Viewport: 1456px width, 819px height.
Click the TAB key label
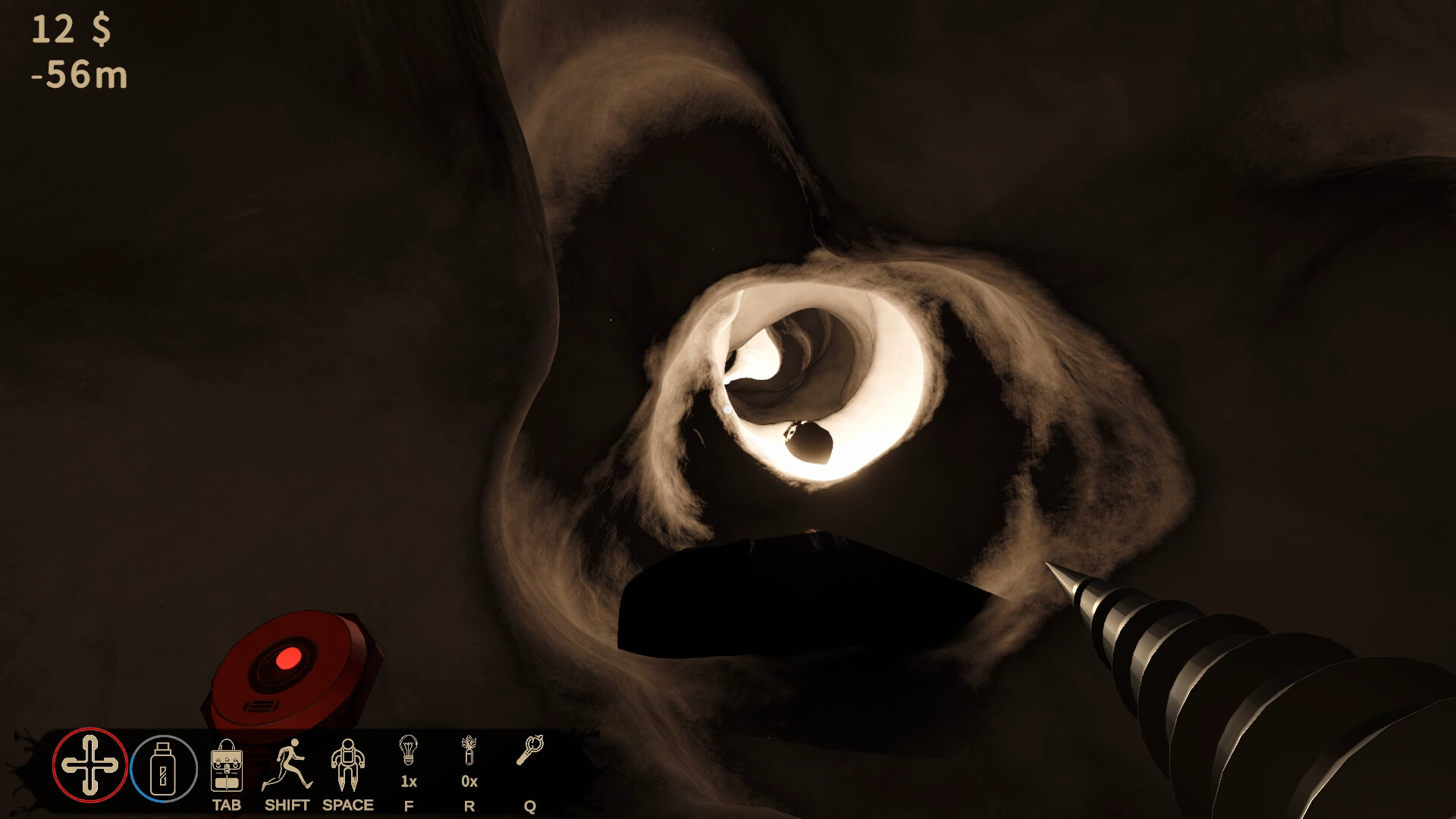(x=227, y=806)
